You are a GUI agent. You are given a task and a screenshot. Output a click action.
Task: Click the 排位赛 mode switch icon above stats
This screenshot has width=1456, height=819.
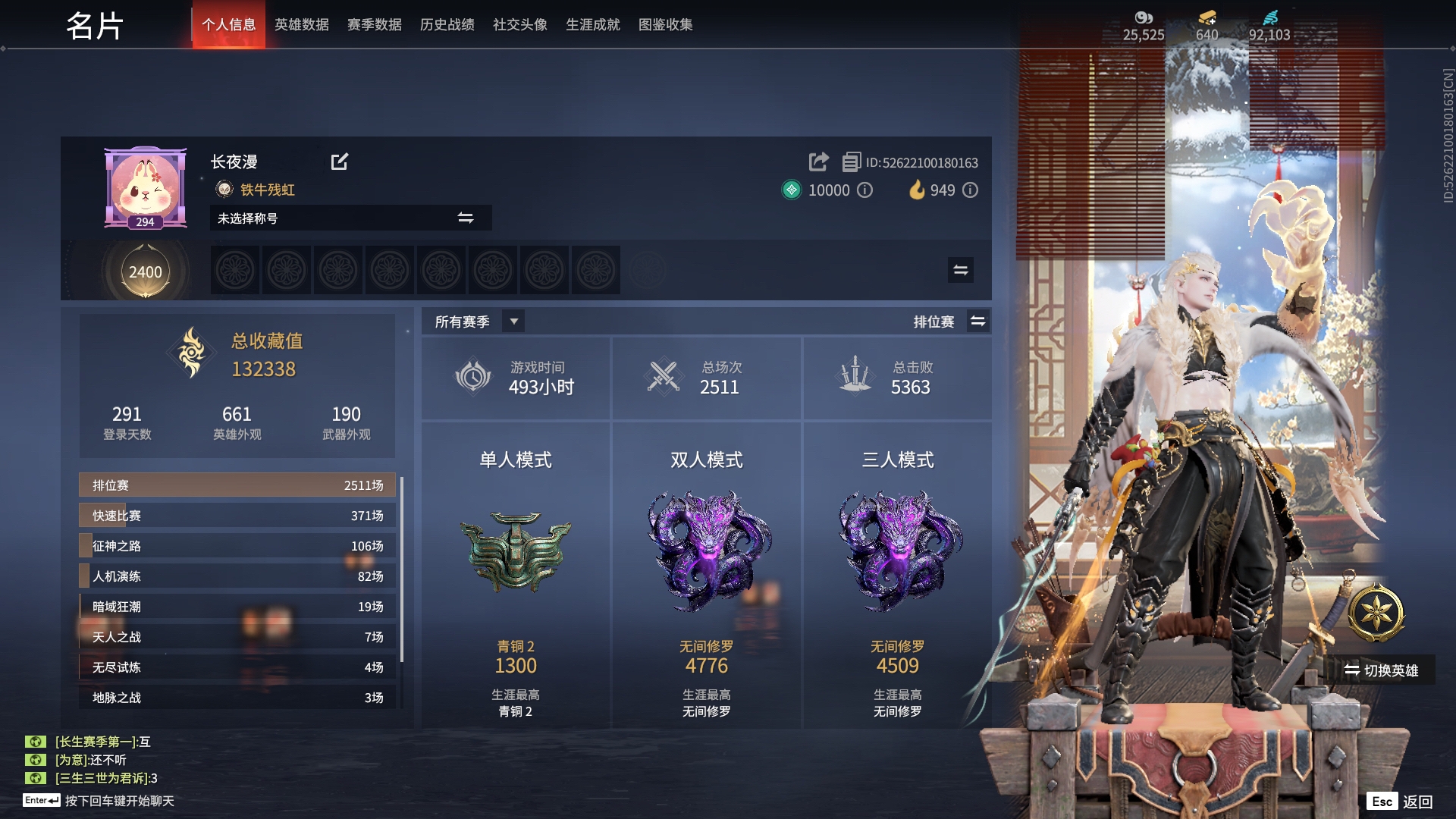click(x=978, y=321)
